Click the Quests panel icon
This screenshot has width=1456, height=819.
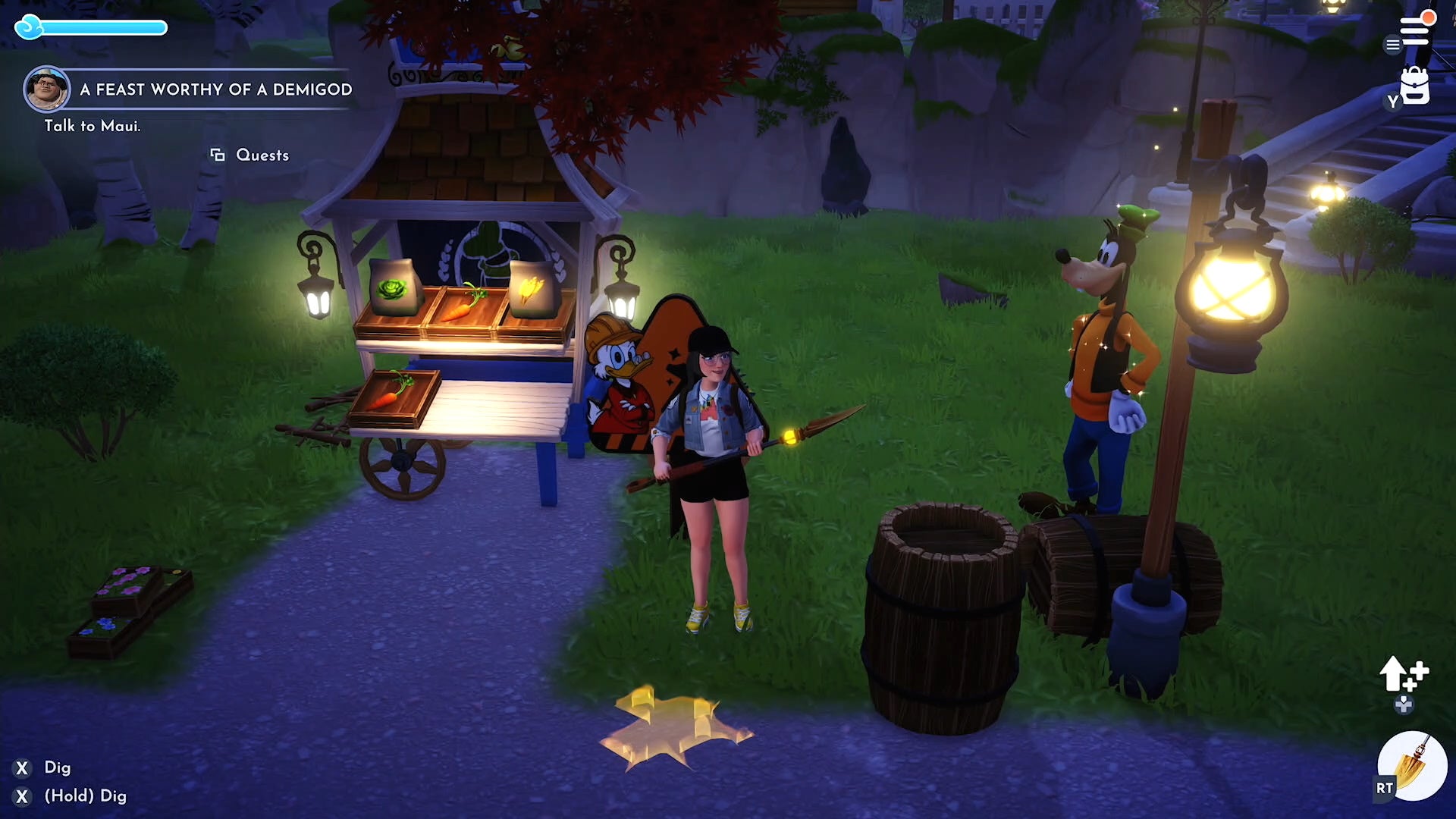point(217,155)
